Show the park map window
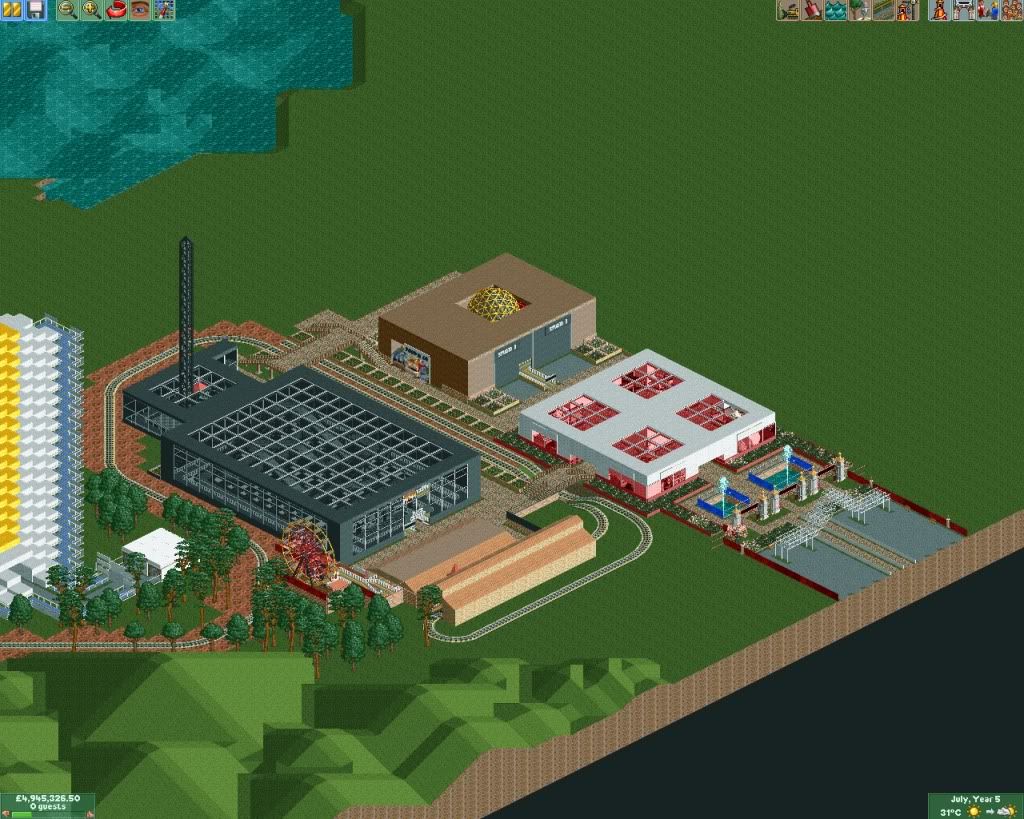1024x819 pixels. tap(164, 10)
